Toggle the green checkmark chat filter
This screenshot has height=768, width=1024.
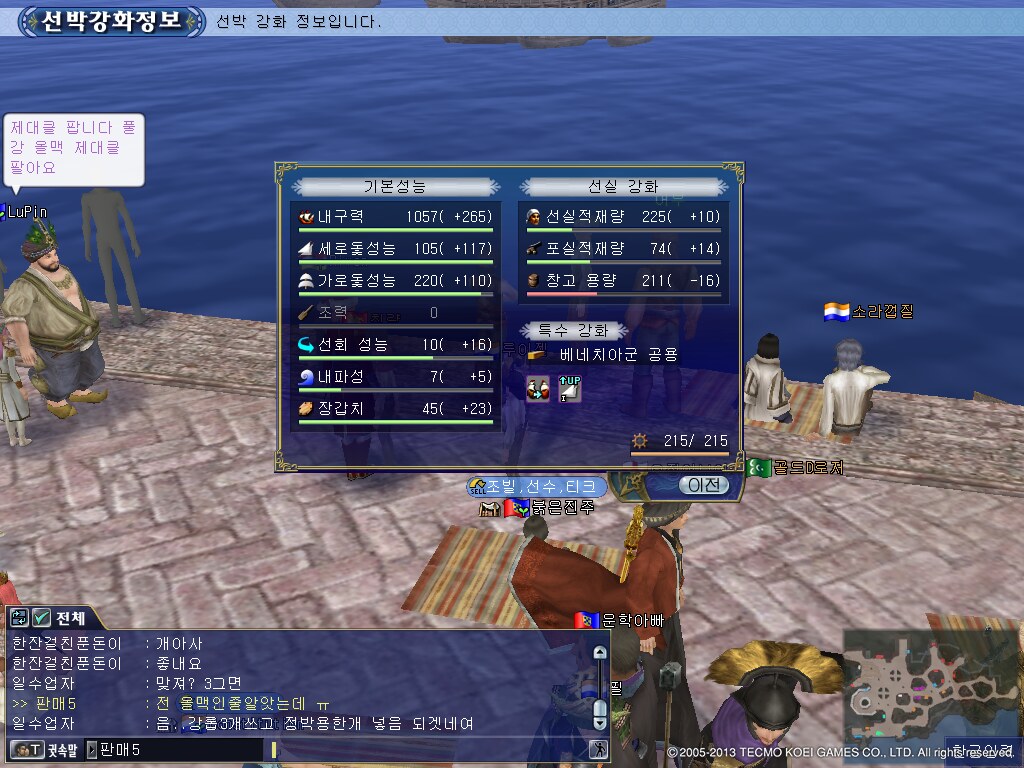pyautogui.click(x=42, y=618)
